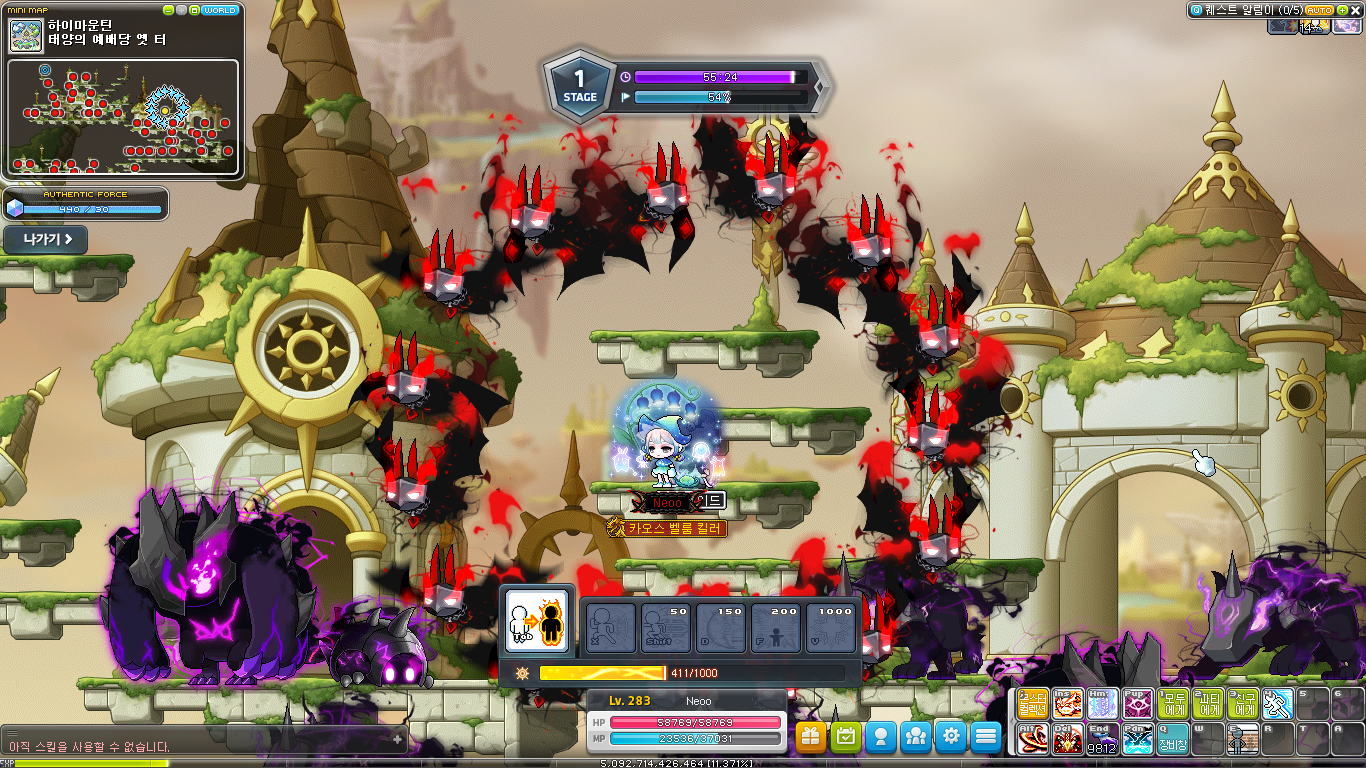Open the WORLD map from minimap
This screenshot has height=768, width=1366.
(x=219, y=10)
